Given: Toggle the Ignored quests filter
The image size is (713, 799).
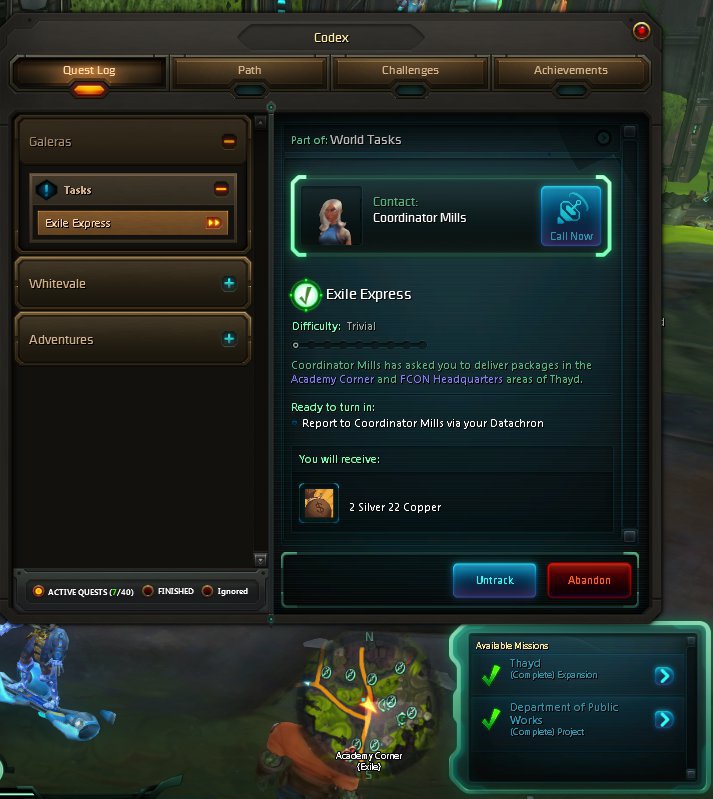Looking at the screenshot, I should click(208, 591).
